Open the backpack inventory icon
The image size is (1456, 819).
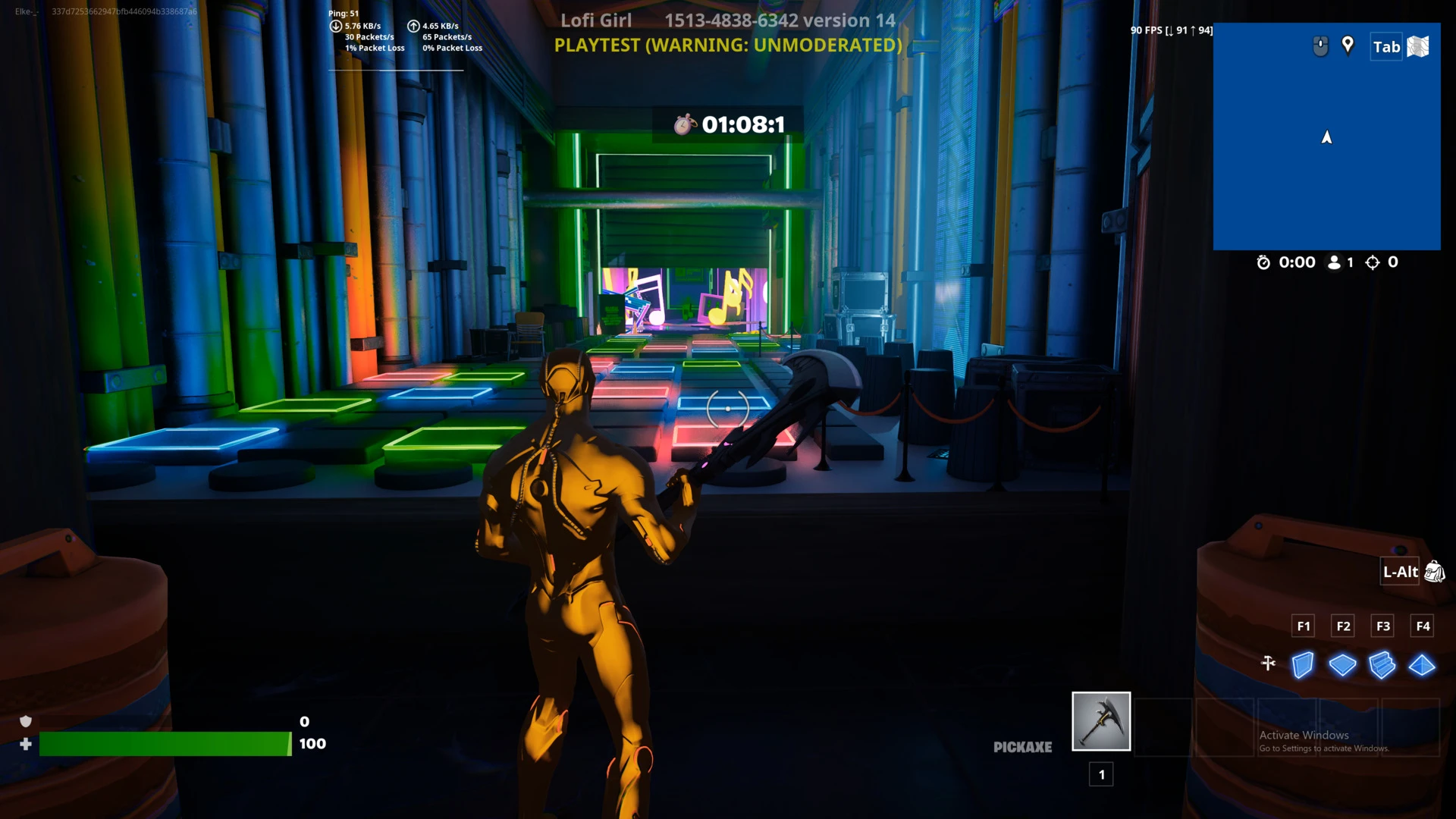[1434, 572]
